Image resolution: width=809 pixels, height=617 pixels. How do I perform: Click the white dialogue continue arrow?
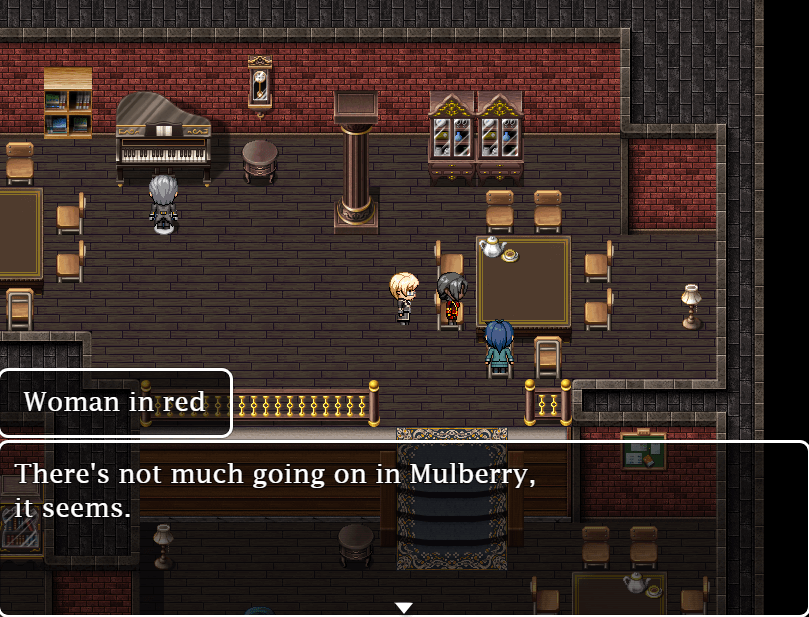point(403,607)
